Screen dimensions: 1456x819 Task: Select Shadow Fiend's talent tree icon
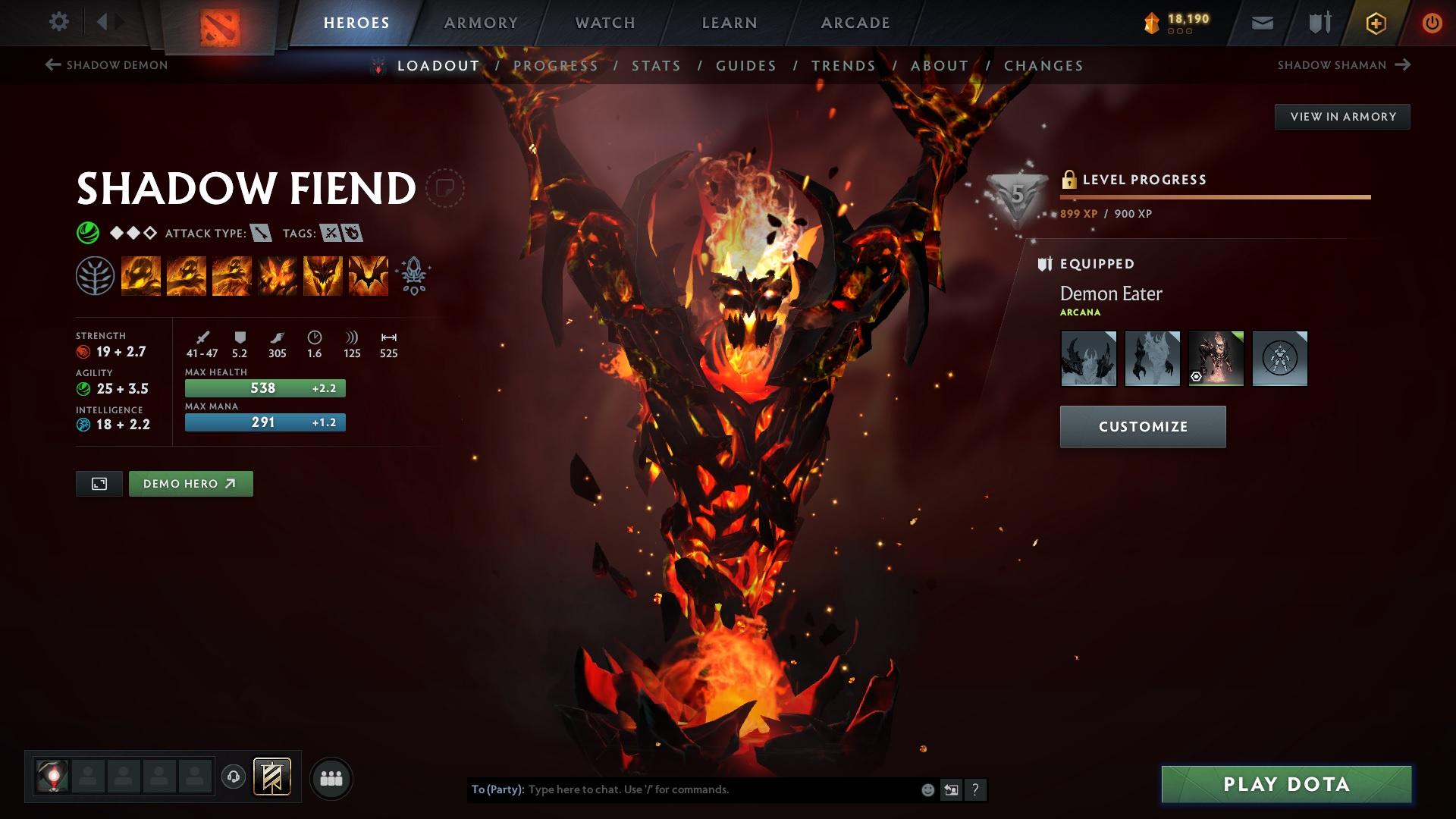pyautogui.click(x=94, y=275)
